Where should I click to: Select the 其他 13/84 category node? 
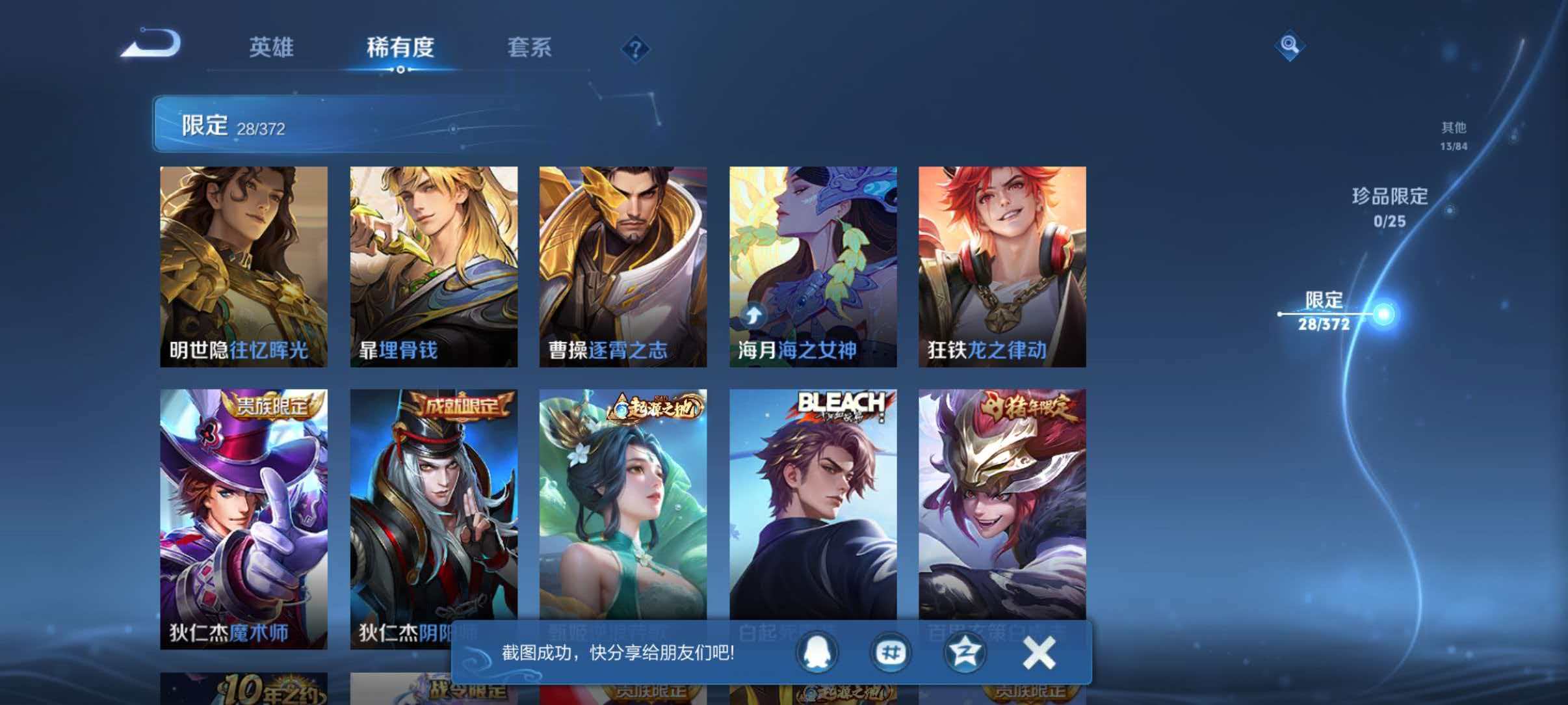point(1454,135)
